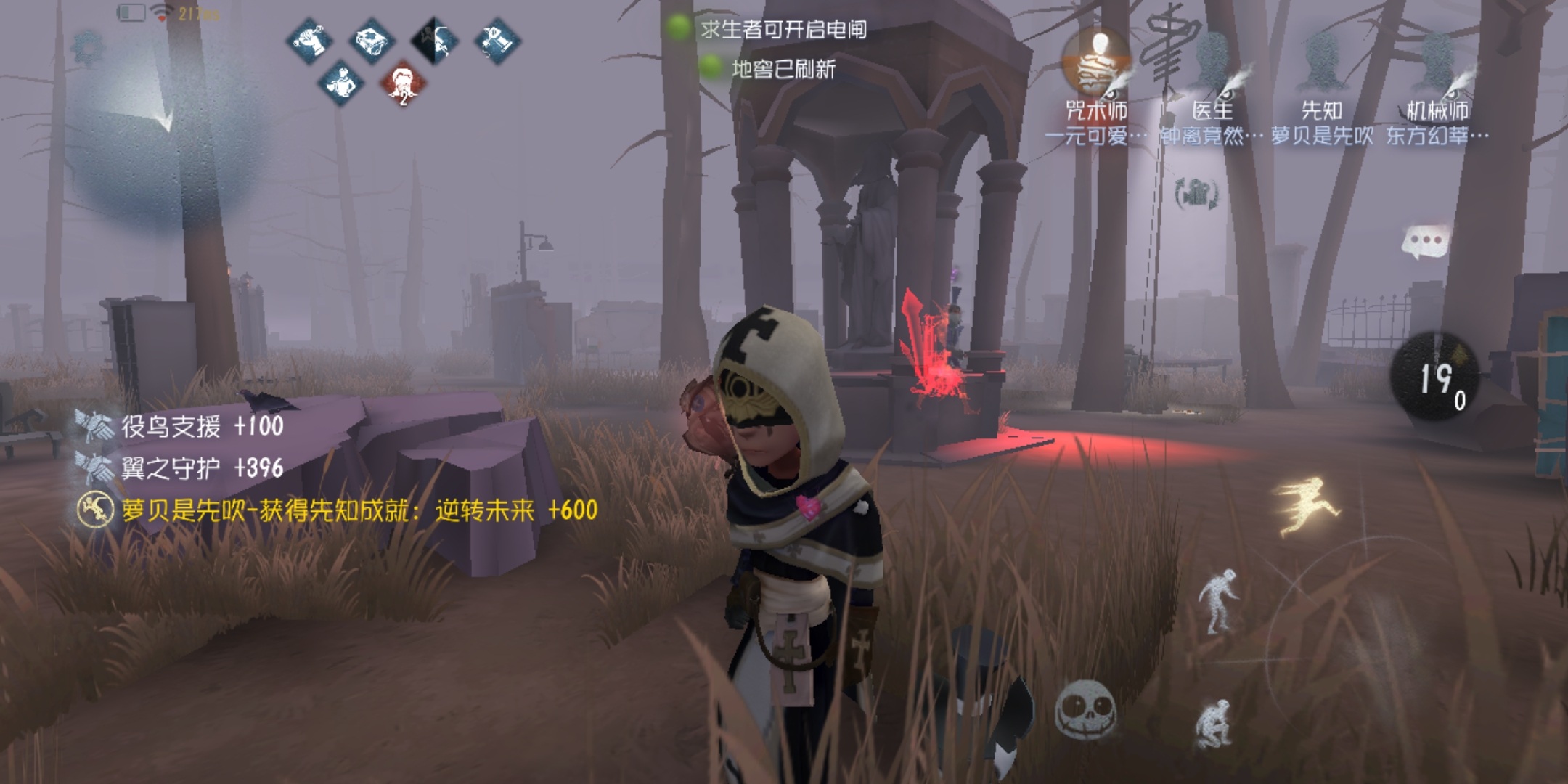Toggle the camera switch icon

pos(1196,194)
